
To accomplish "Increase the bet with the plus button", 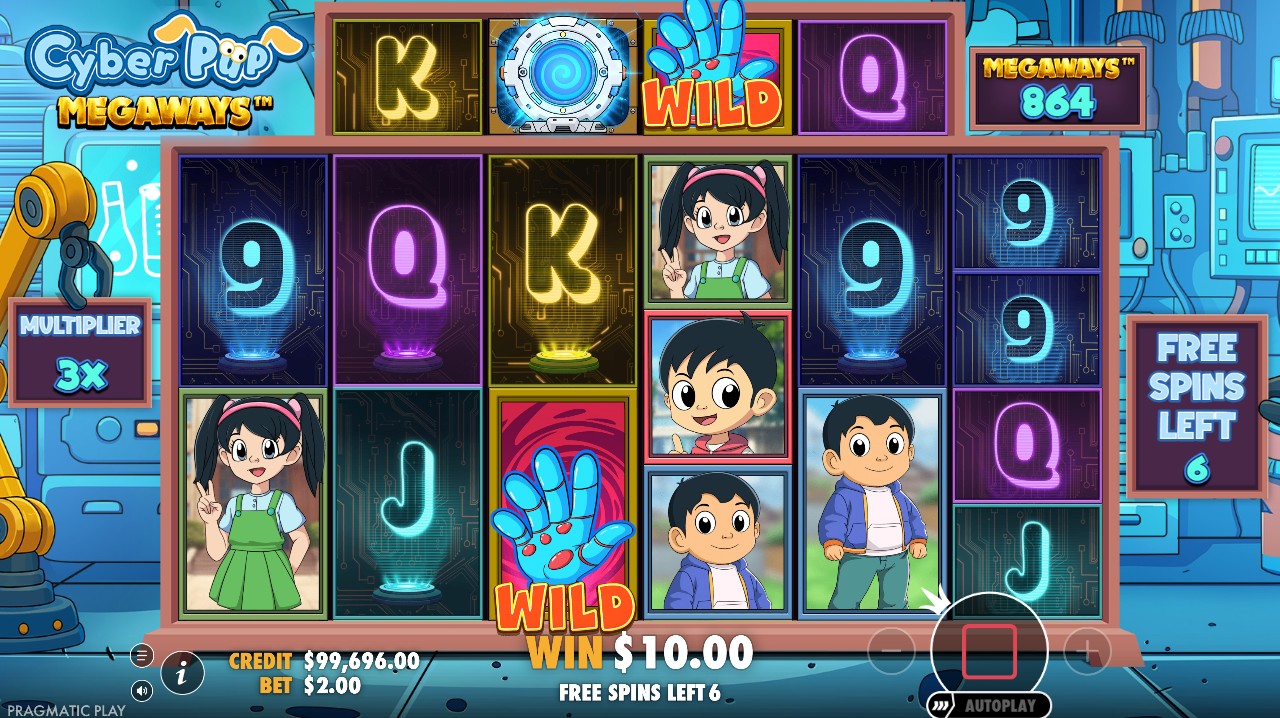I will point(1086,652).
